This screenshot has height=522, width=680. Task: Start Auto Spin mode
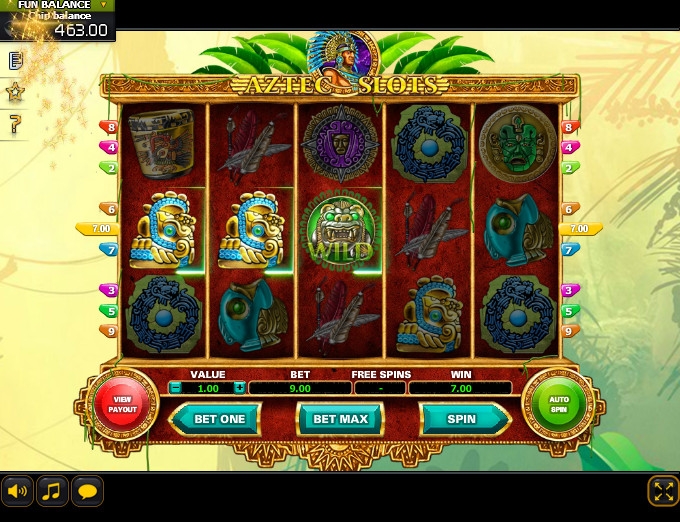tap(557, 403)
